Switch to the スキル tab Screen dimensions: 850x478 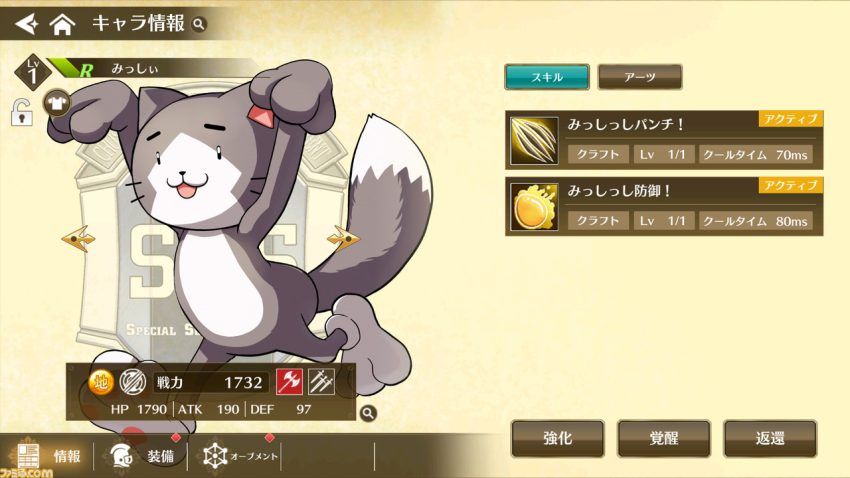(x=546, y=77)
